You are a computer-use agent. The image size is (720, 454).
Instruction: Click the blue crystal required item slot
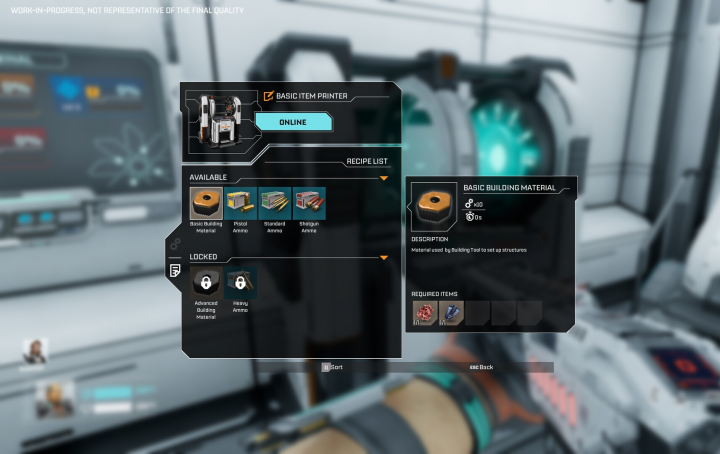coord(450,313)
